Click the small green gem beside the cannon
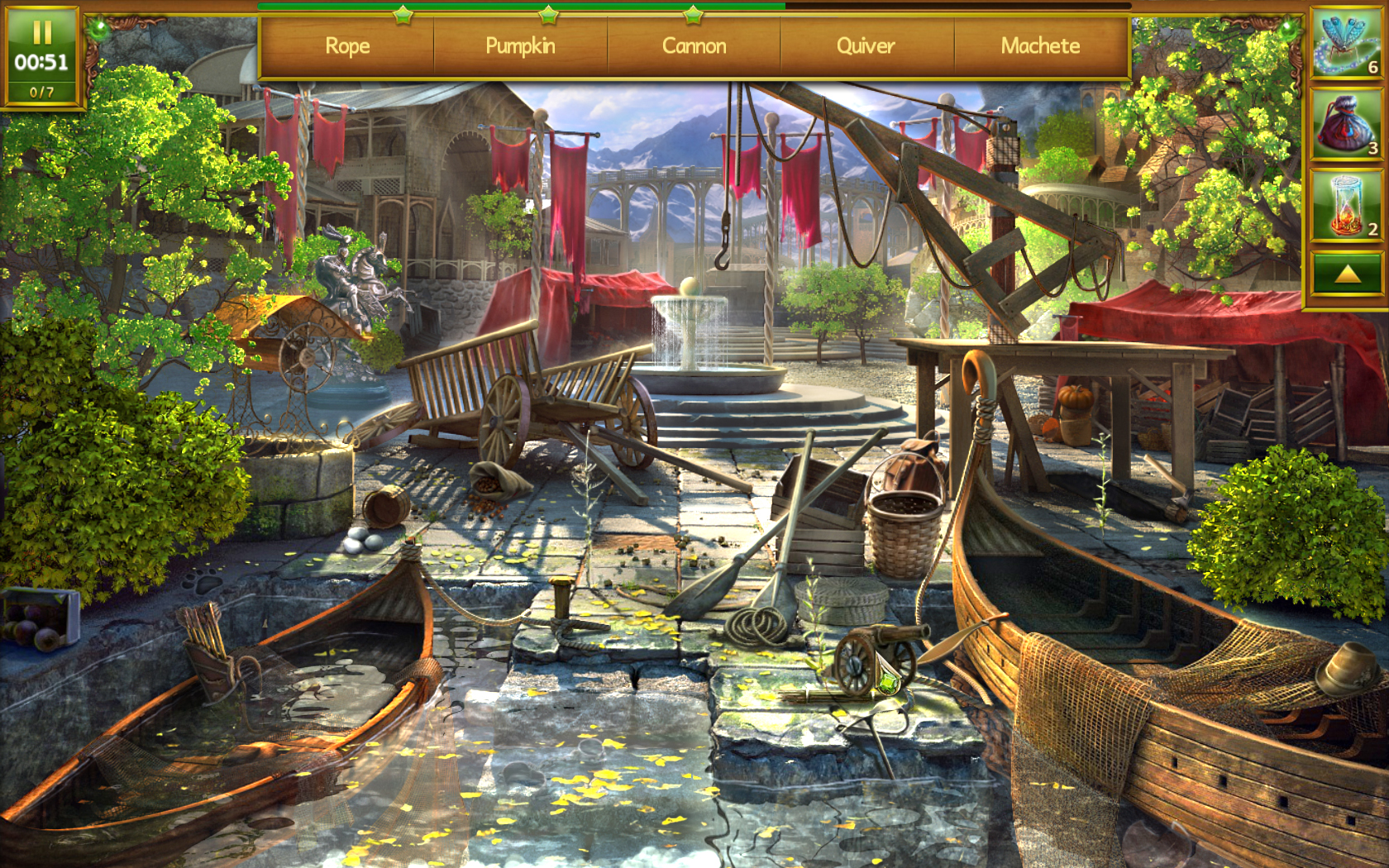 coord(888,683)
